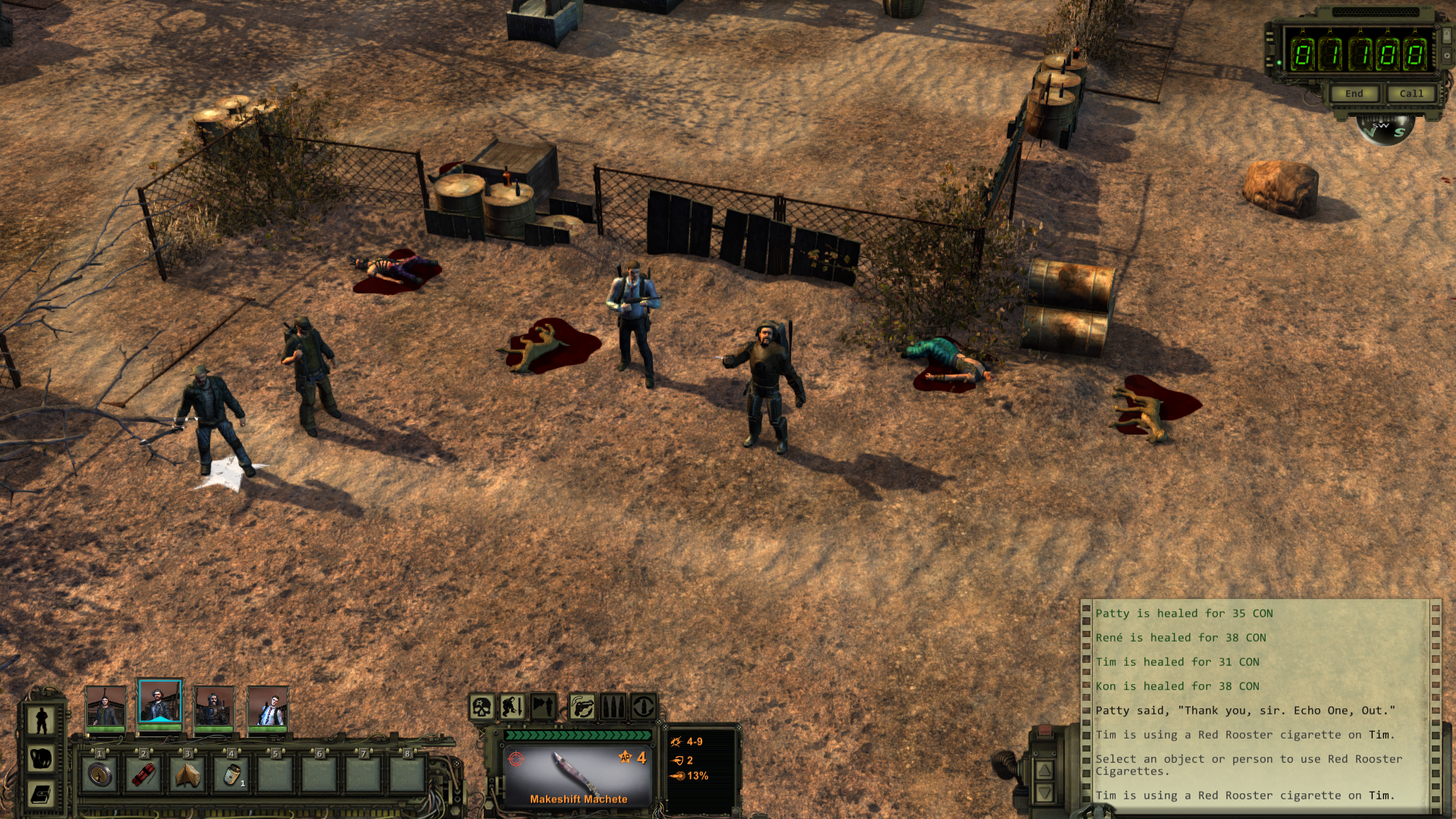This screenshot has width=1456, height=819.
Task: Open the character sheet silhouette icon
Action: pyautogui.click(x=42, y=720)
